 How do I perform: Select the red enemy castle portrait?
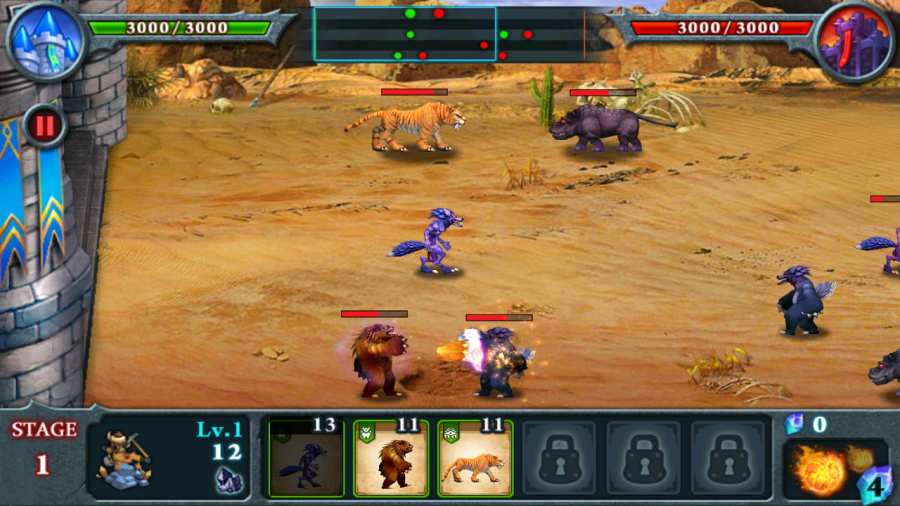click(853, 40)
